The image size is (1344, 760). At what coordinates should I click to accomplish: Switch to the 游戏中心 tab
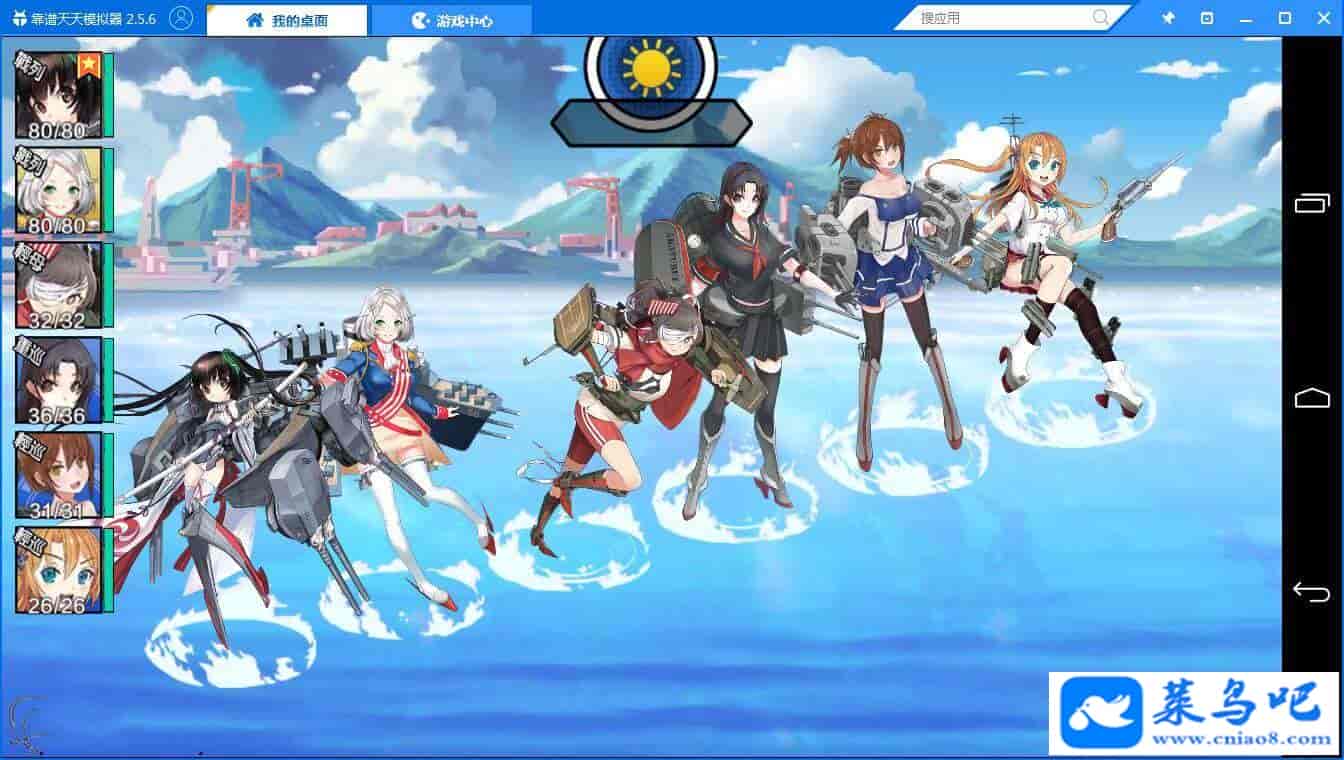[x=452, y=20]
